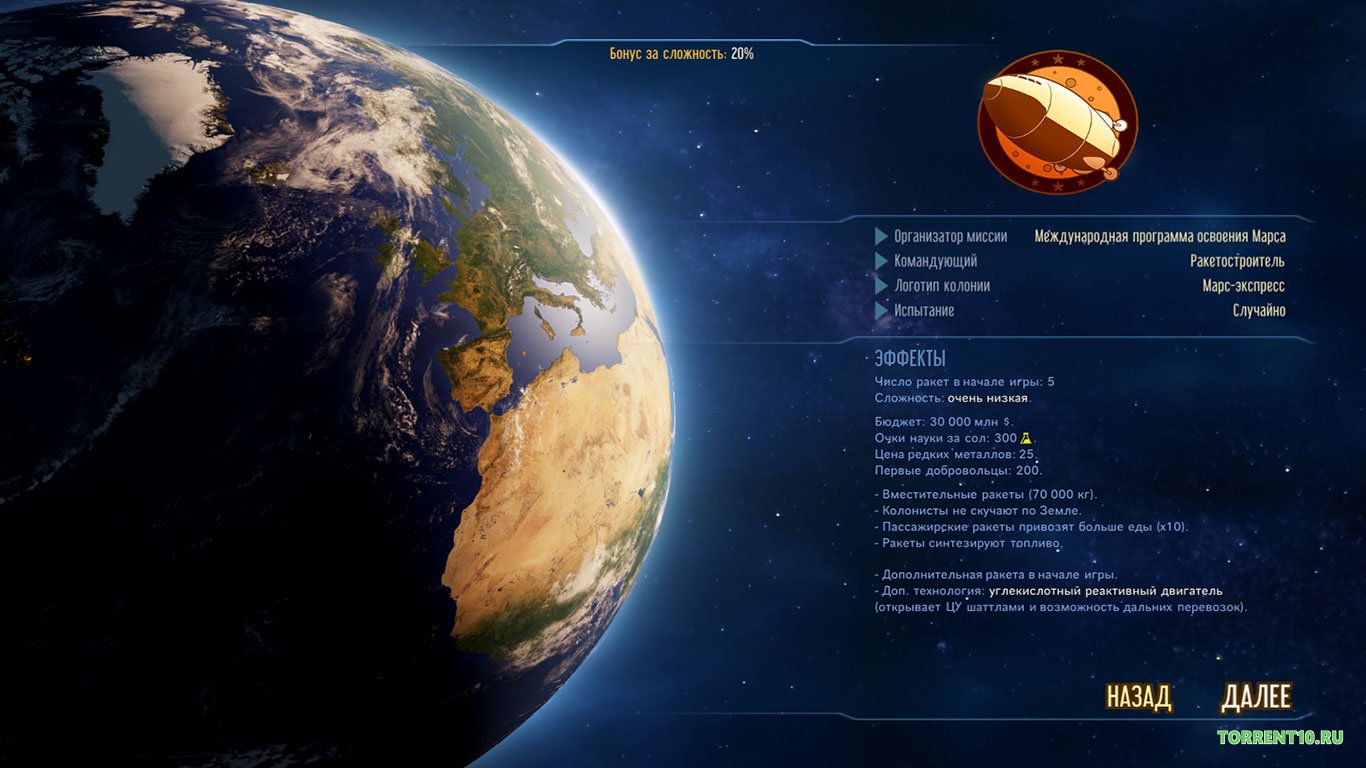The height and width of the screenshot is (768, 1366).
Task: Select the Международная программа освоения Марса sponsor
Action: pyautogui.click(x=1160, y=237)
